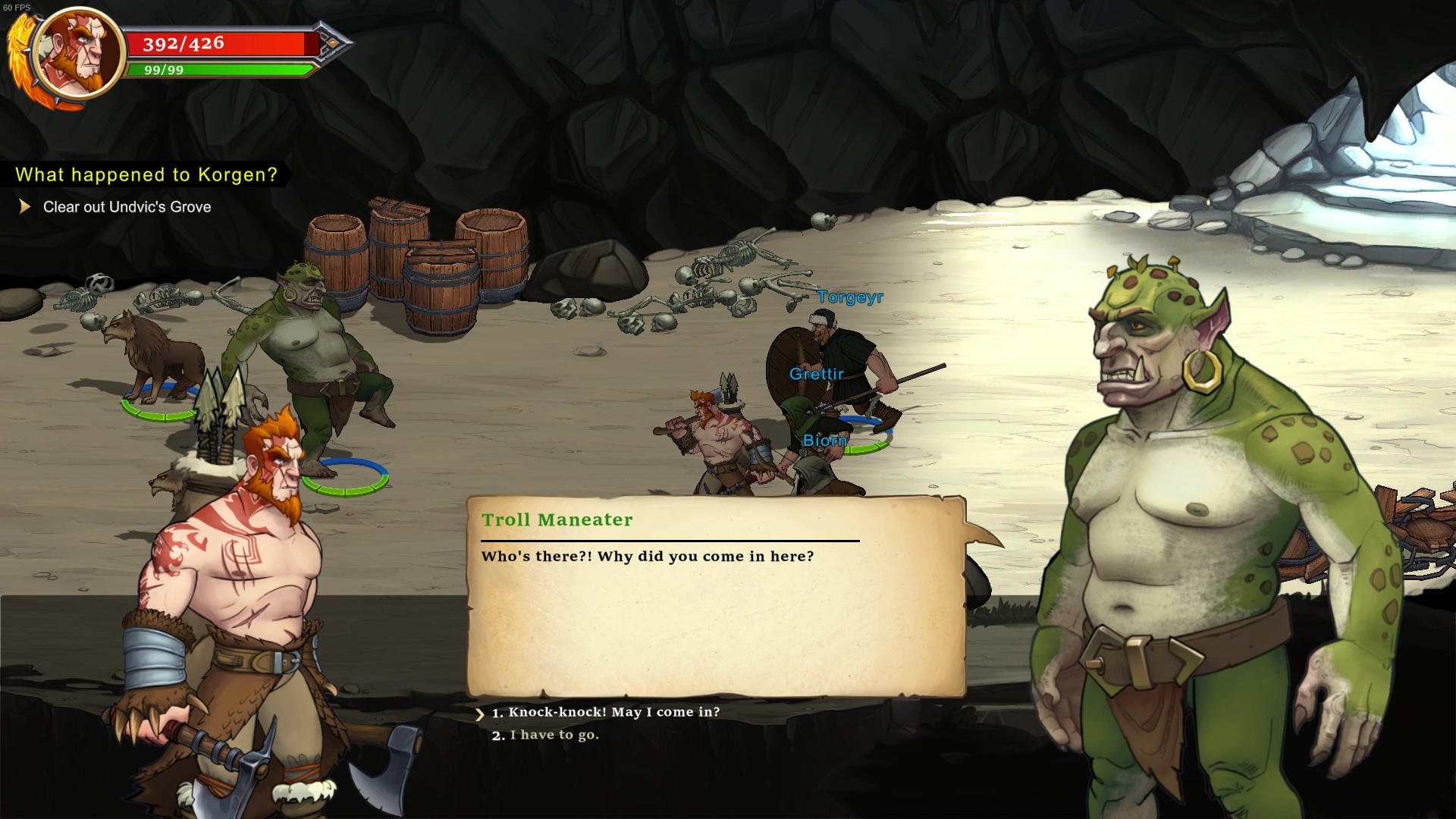The image size is (1456, 819).
Task: Click the objective text 'Clear out Undvic's Grove'
Action: coord(127,206)
